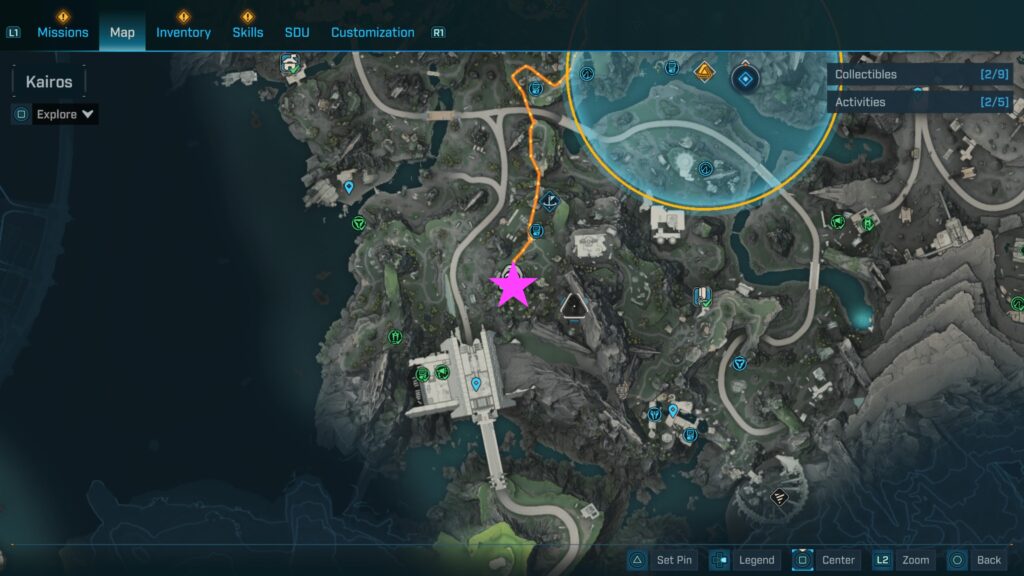Show the Customization tab

click(372, 32)
